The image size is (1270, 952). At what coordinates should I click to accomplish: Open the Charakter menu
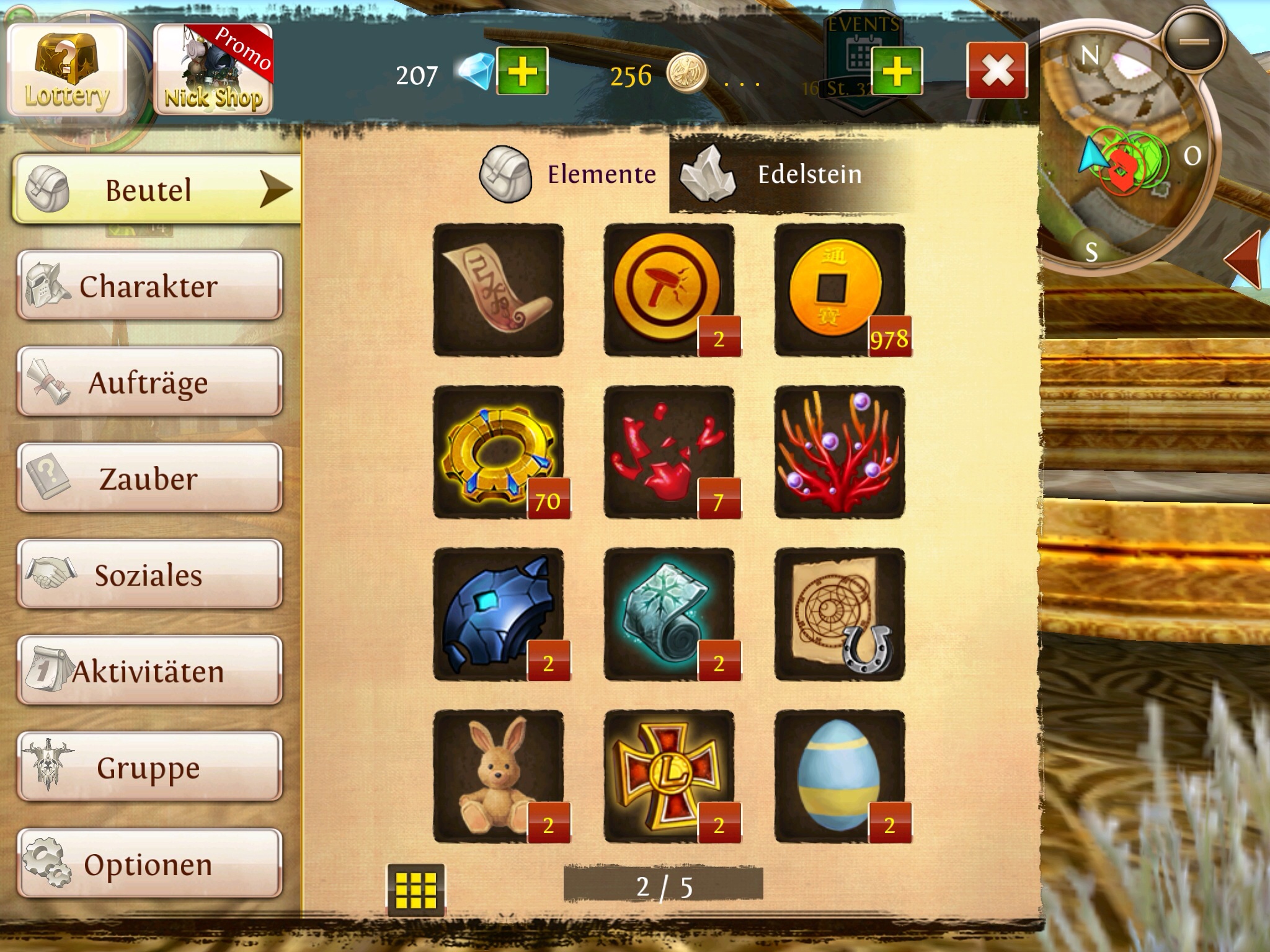(x=149, y=286)
